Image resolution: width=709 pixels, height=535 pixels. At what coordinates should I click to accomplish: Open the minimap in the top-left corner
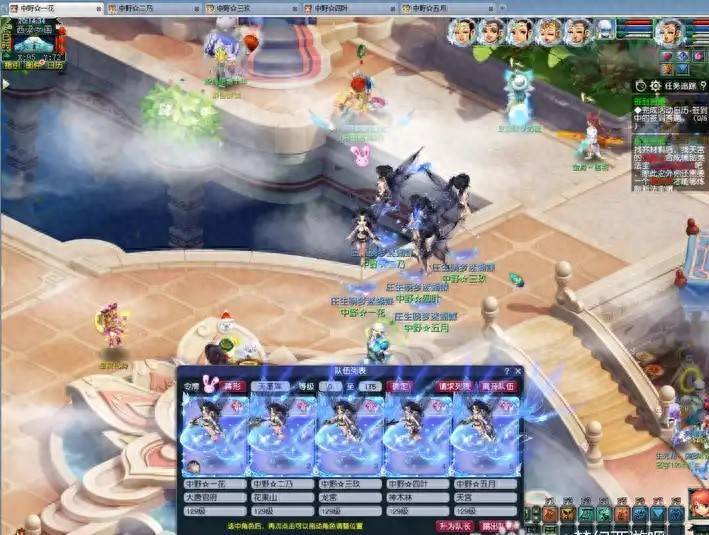coord(28,40)
